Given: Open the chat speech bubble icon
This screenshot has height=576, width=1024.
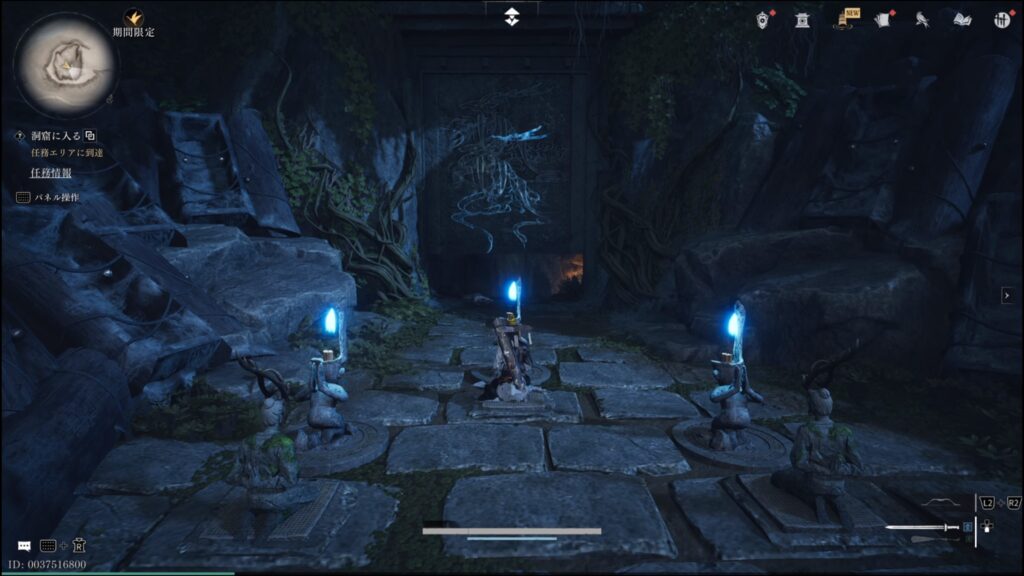Looking at the screenshot, I should pos(24,546).
